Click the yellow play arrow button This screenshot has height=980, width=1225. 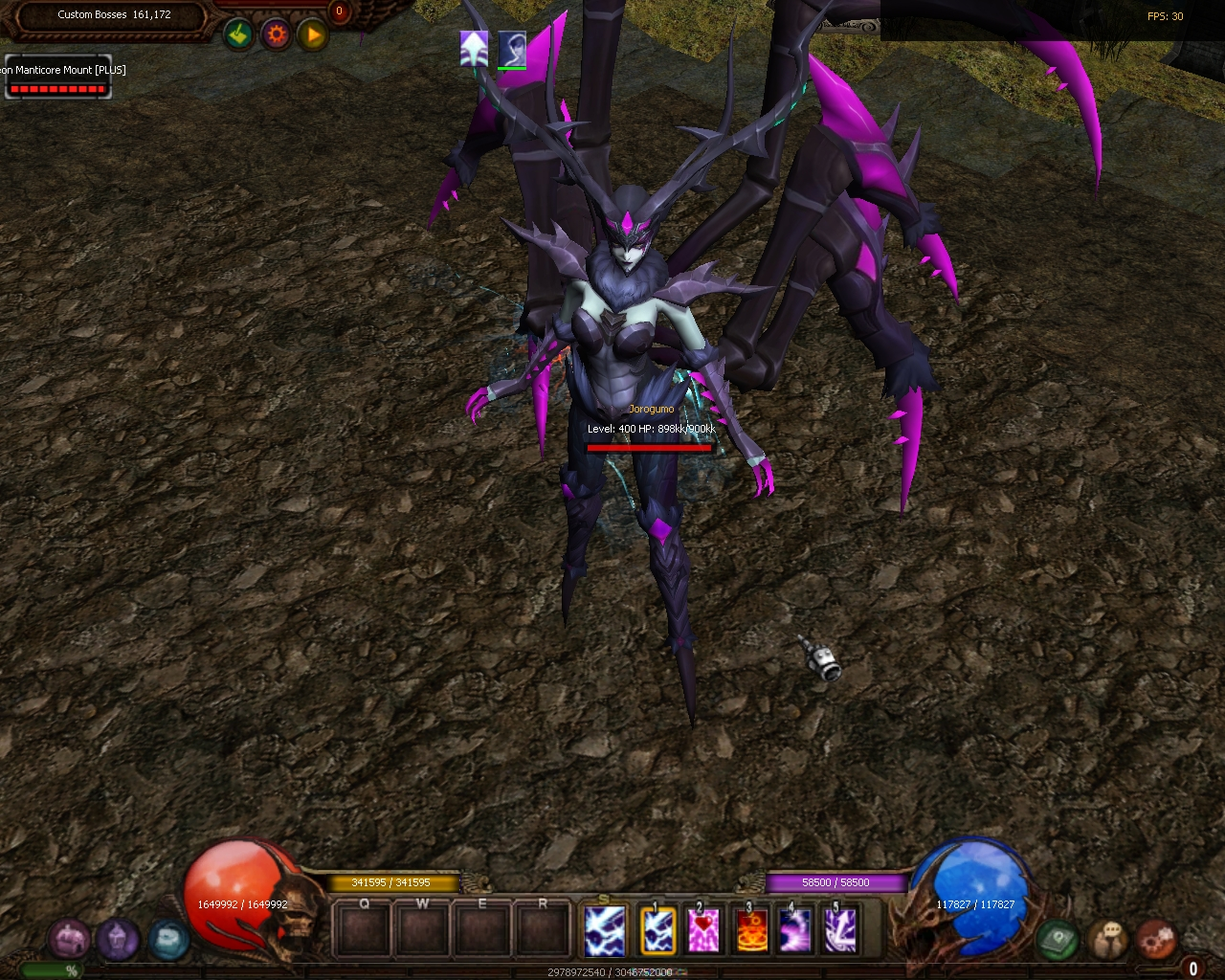coord(313,35)
